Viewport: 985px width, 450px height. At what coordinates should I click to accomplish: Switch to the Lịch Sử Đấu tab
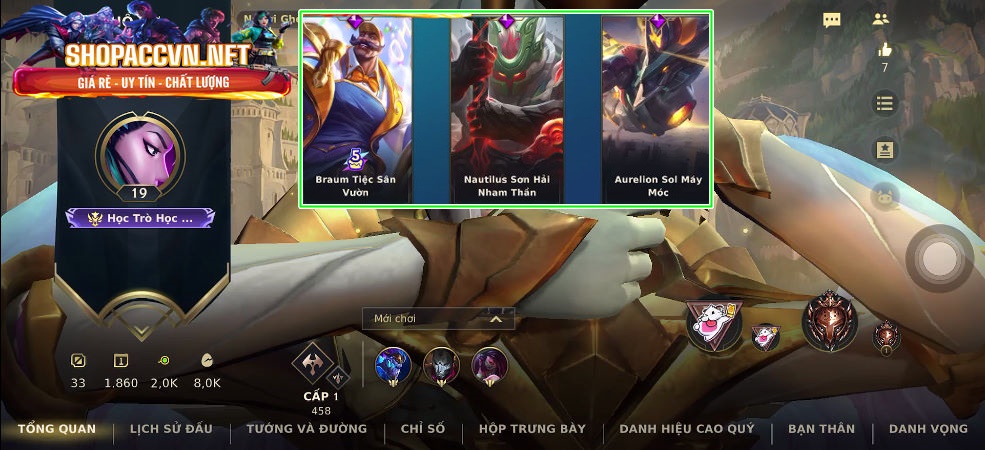tap(171, 429)
